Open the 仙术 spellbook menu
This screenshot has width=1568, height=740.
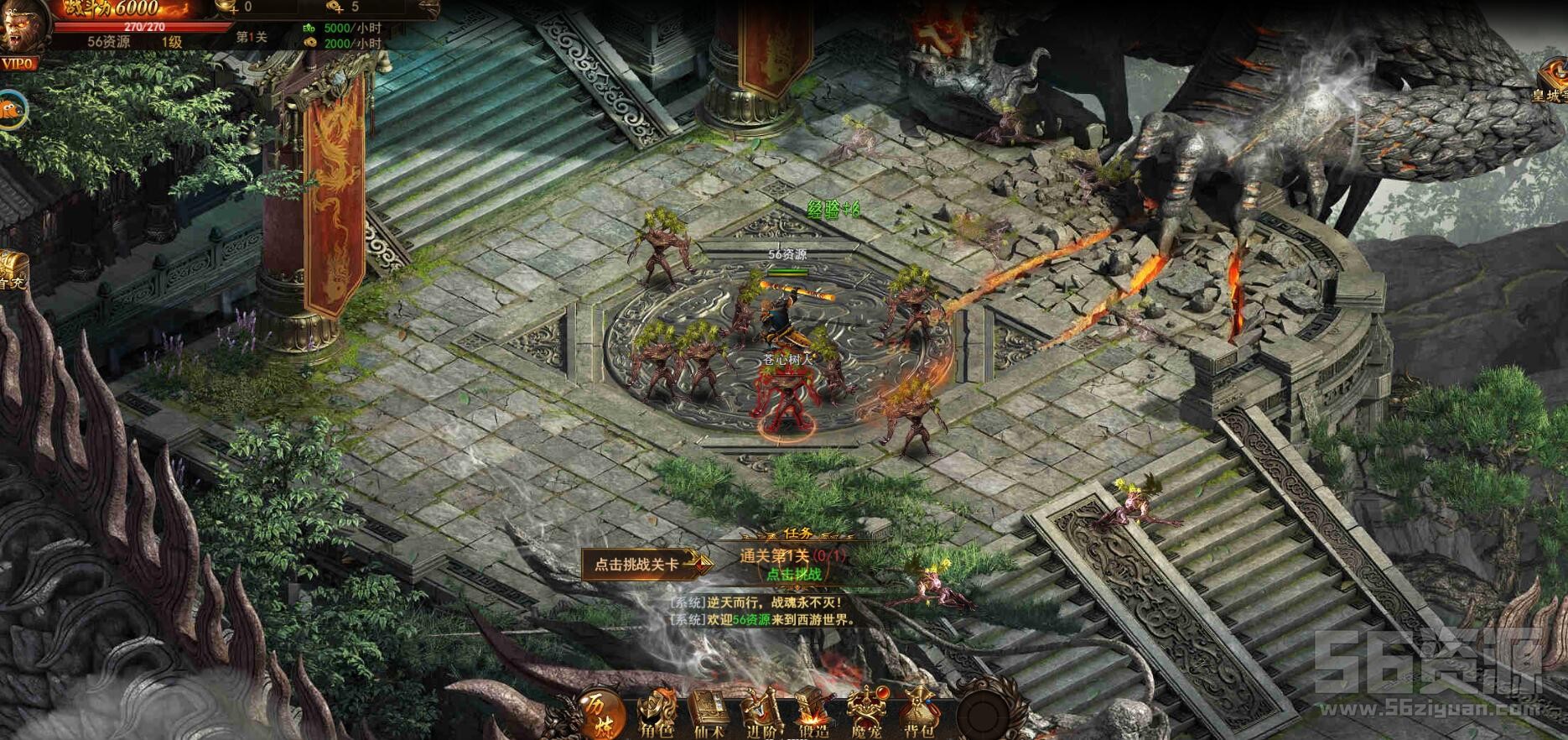click(708, 714)
